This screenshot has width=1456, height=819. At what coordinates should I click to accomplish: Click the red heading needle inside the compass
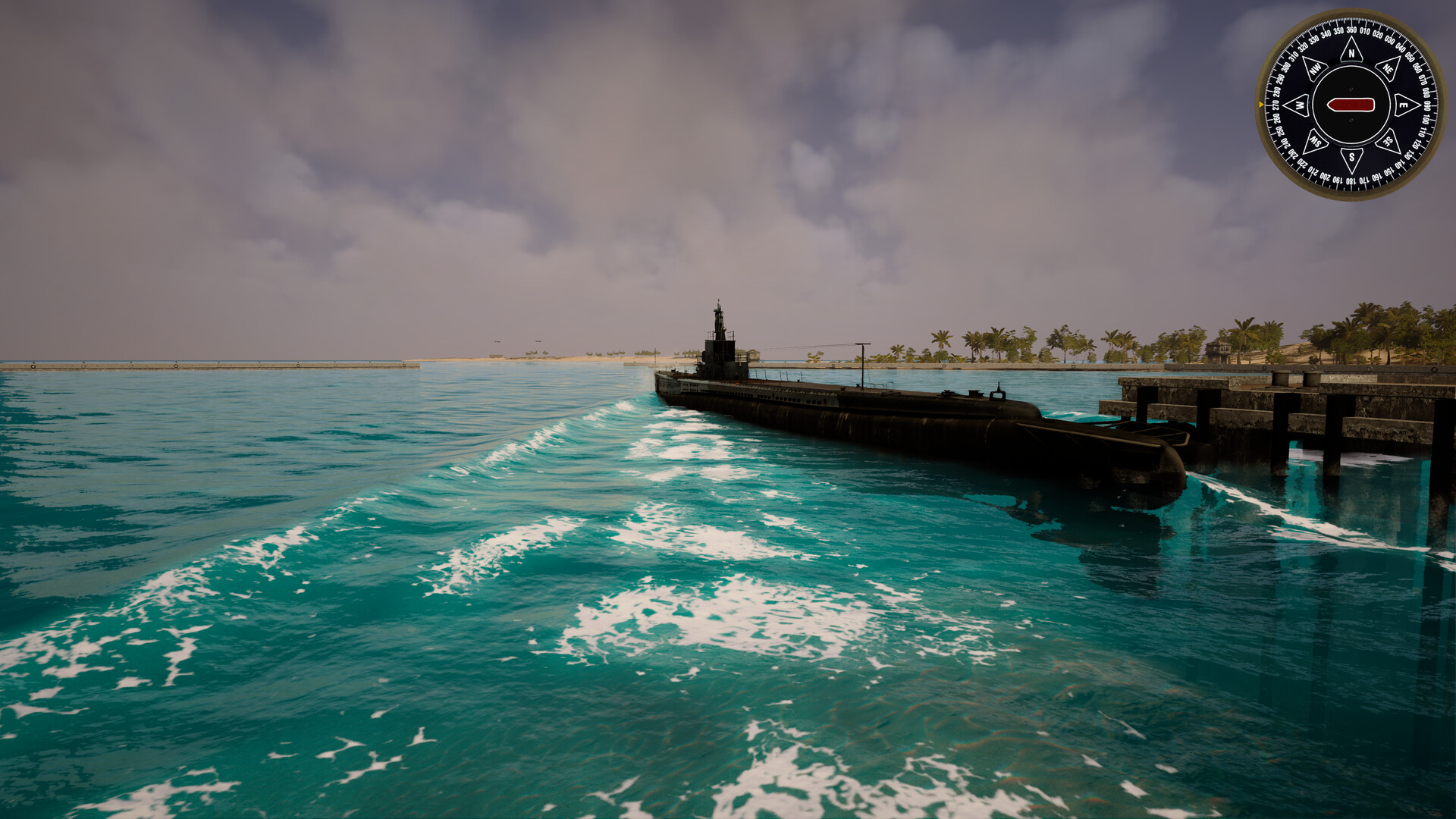pos(1352,105)
